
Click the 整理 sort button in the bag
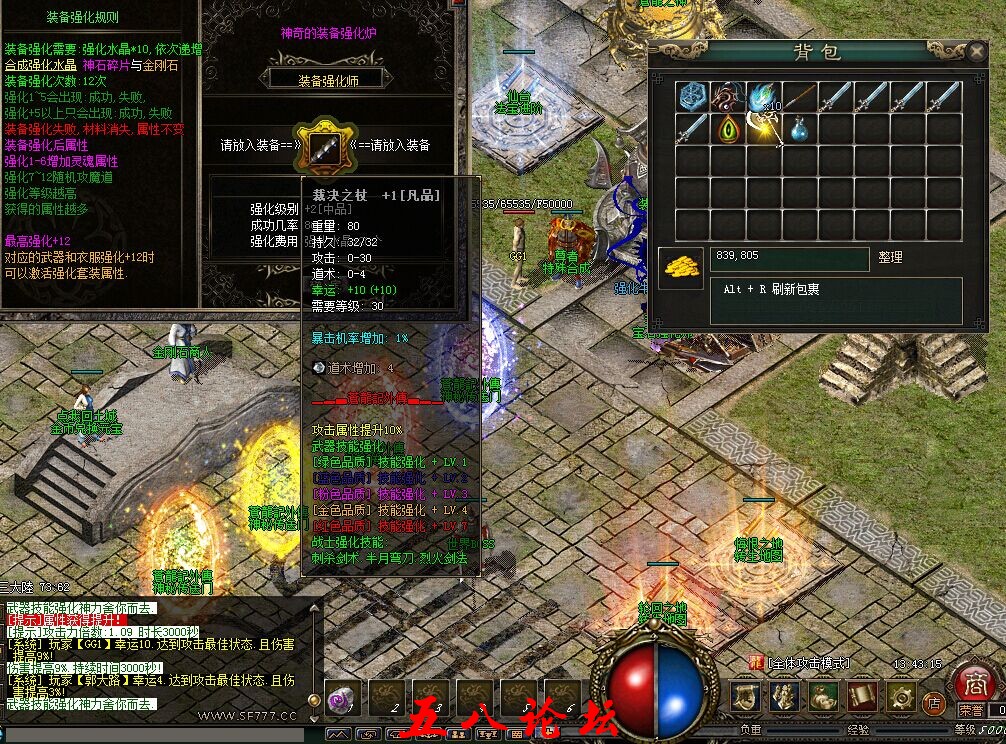click(x=890, y=257)
